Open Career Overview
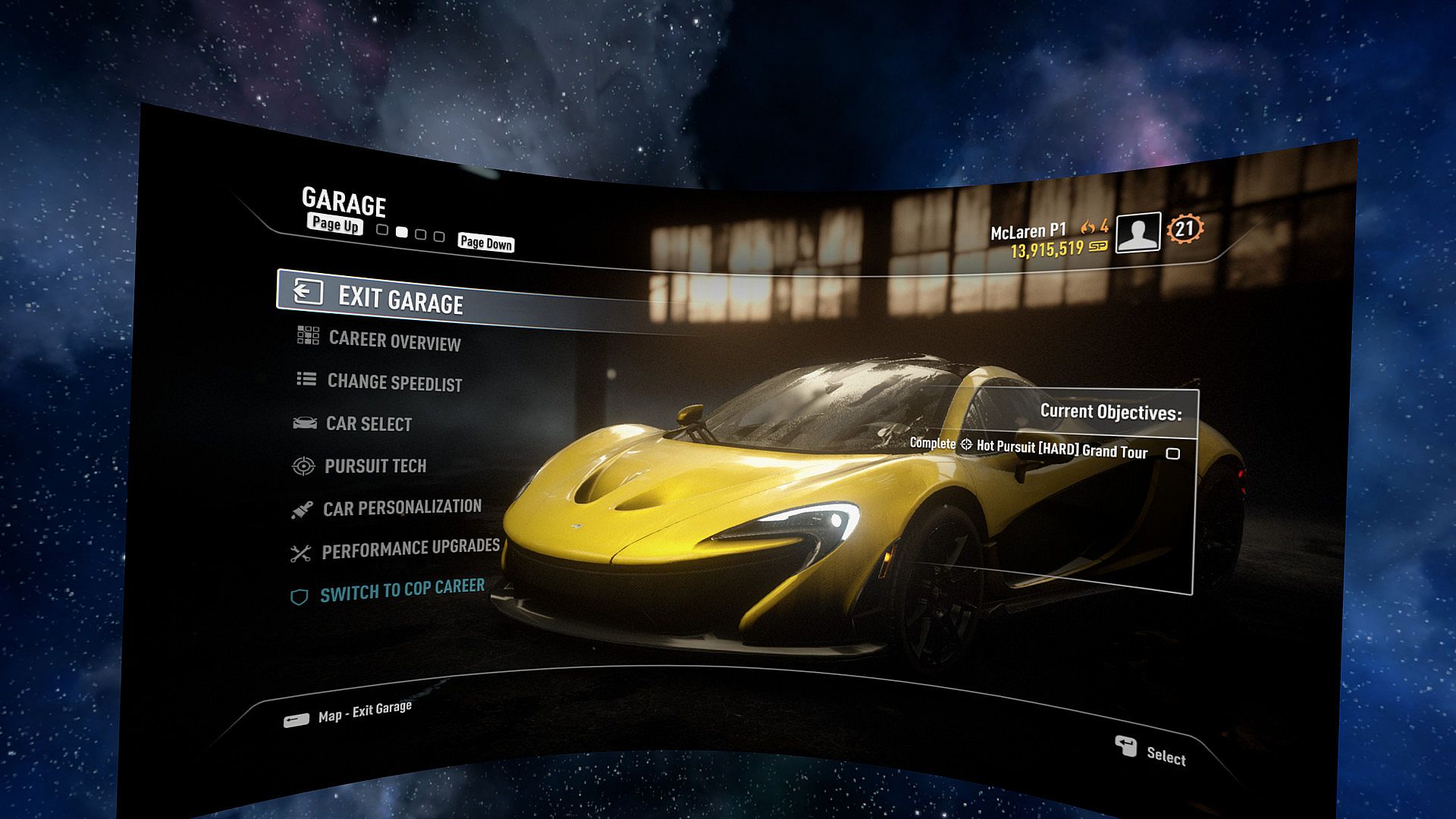1456x819 pixels. tap(394, 341)
